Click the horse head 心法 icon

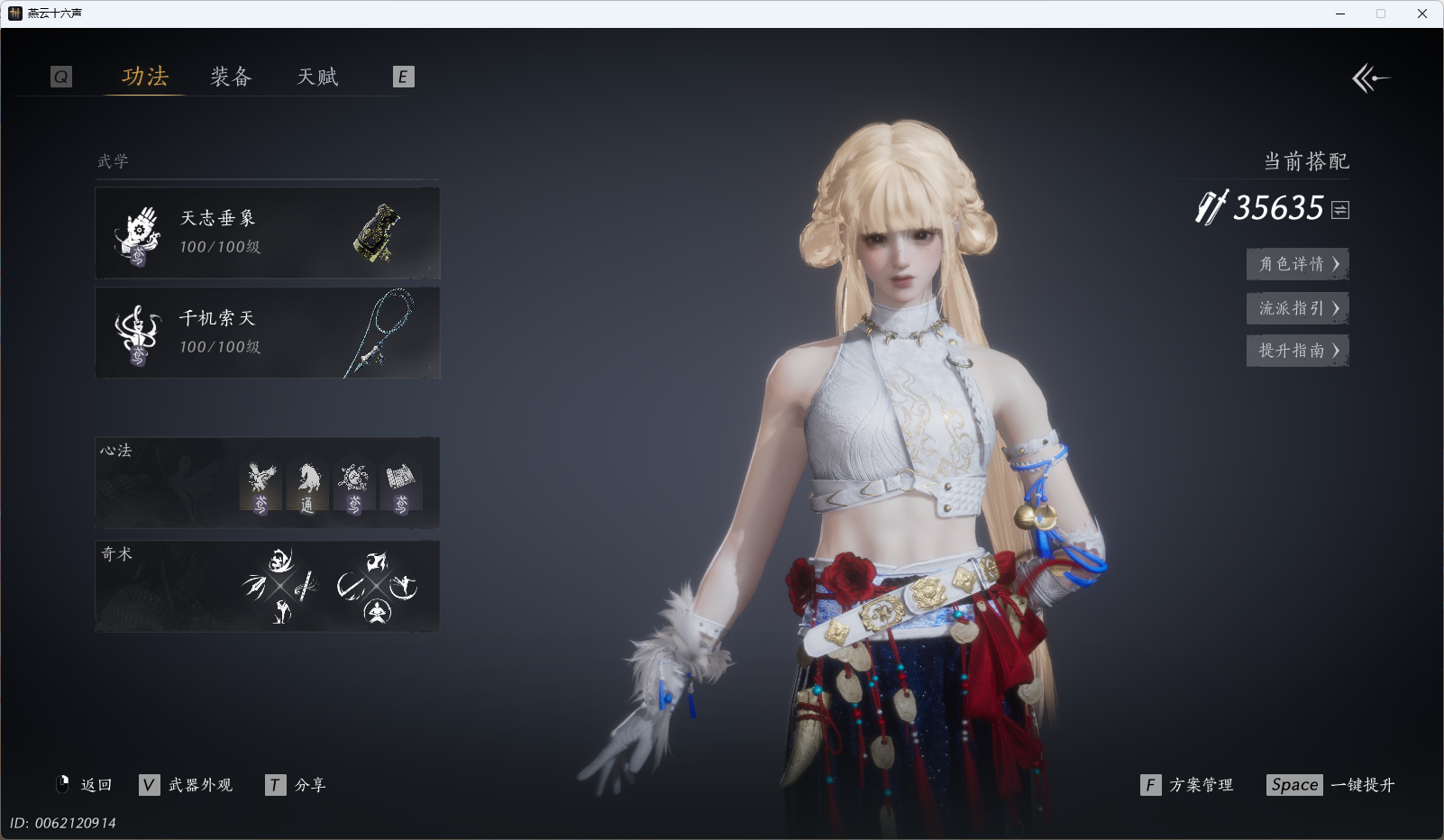coord(307,488)
